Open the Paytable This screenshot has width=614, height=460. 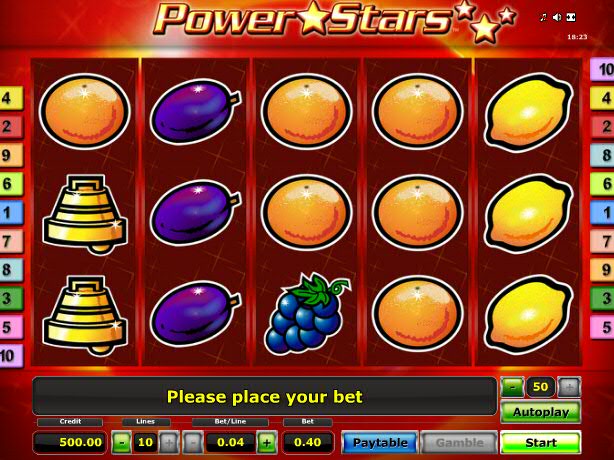(x=380, y=442)
